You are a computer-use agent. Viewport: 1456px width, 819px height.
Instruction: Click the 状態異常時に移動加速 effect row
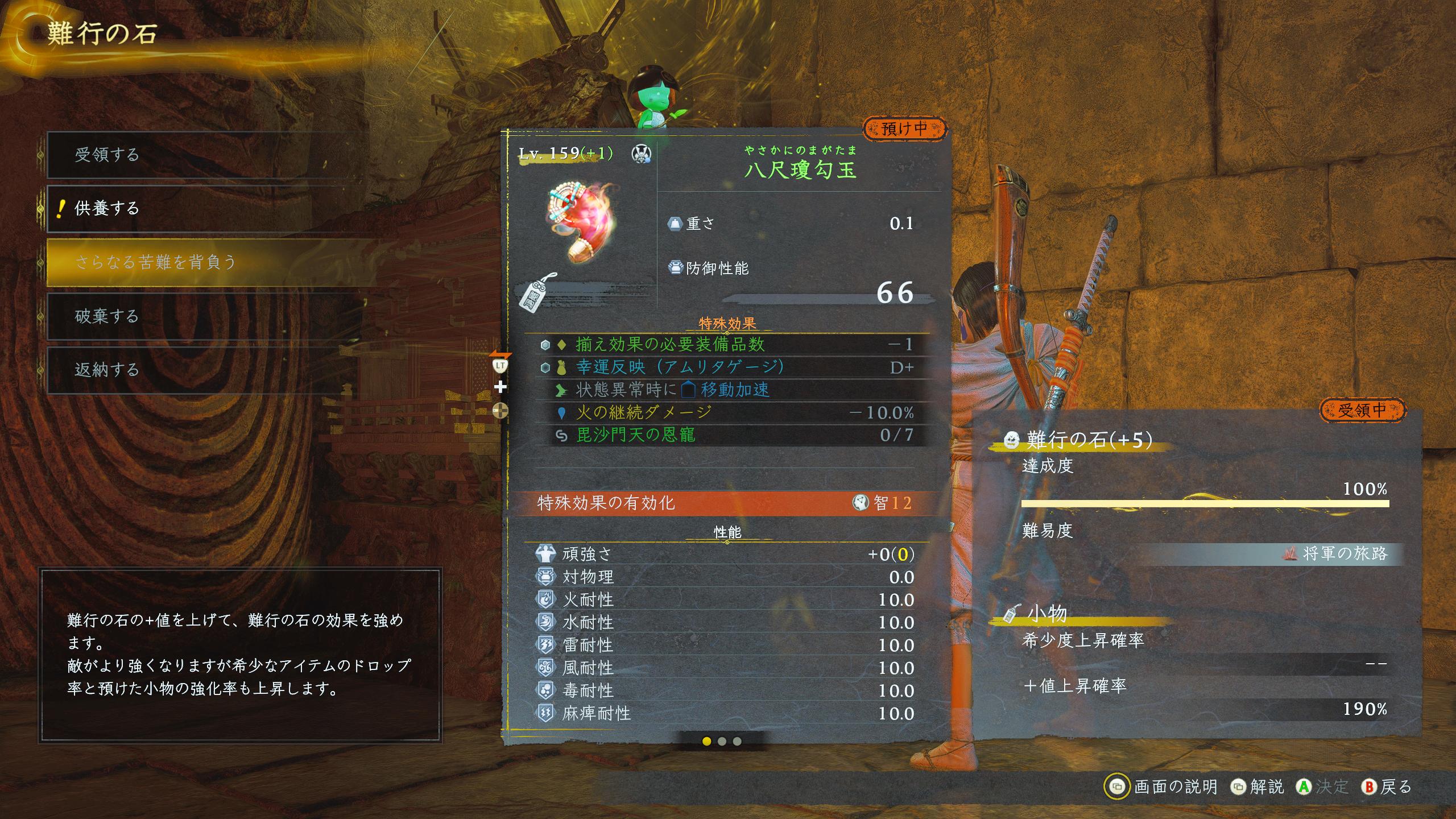[727, 390]
